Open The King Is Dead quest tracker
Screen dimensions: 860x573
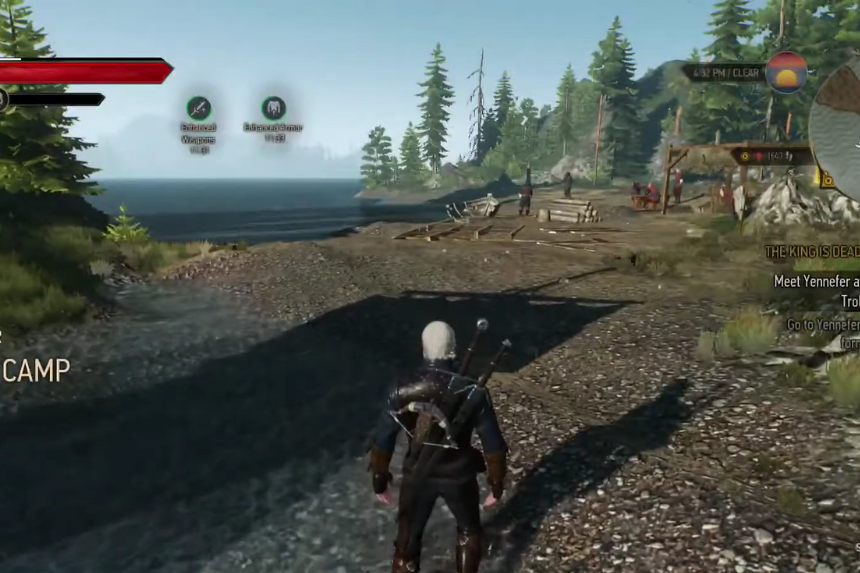click(812, 252)
